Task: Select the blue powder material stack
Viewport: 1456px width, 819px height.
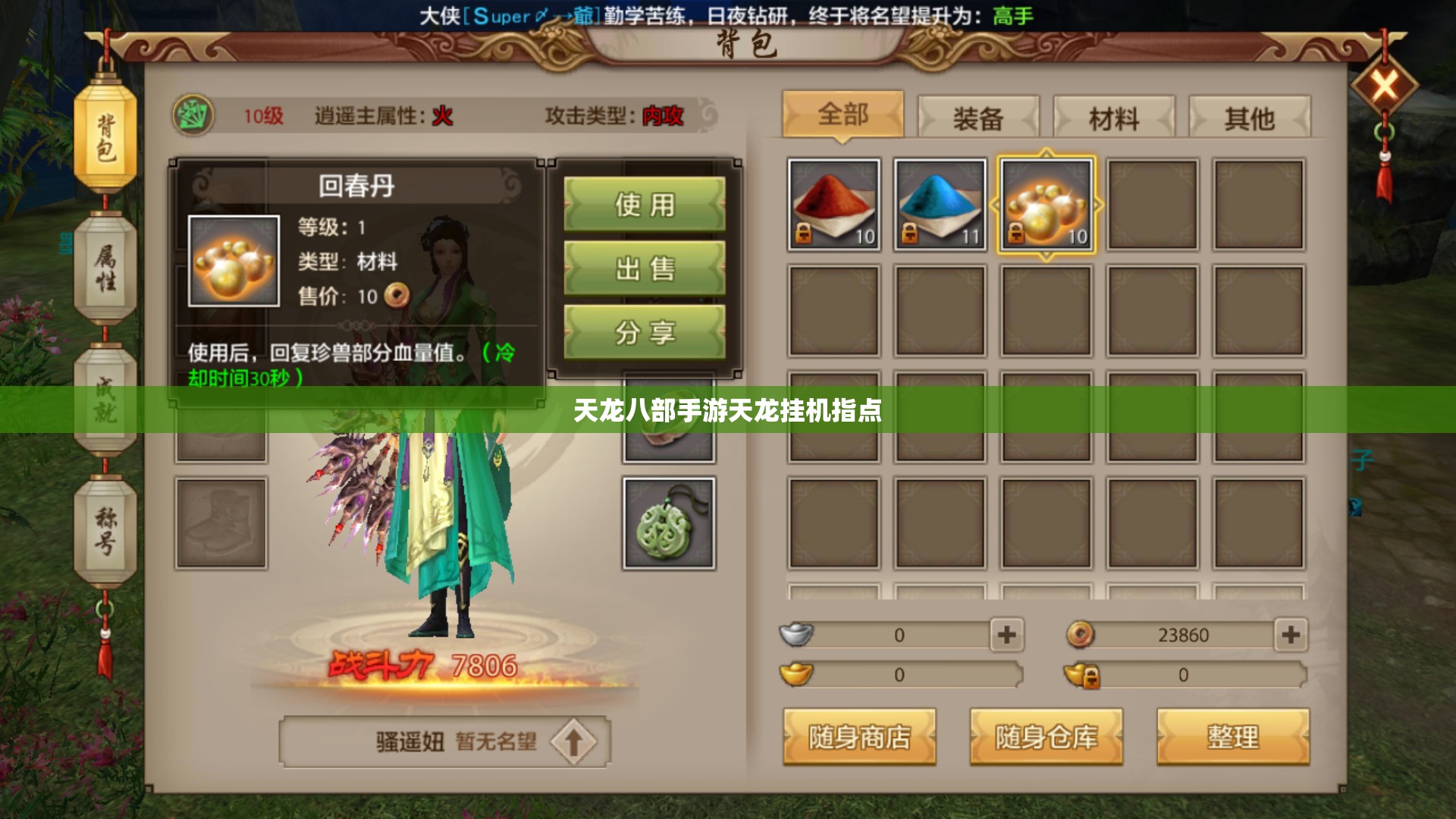Action: (940, 202)
